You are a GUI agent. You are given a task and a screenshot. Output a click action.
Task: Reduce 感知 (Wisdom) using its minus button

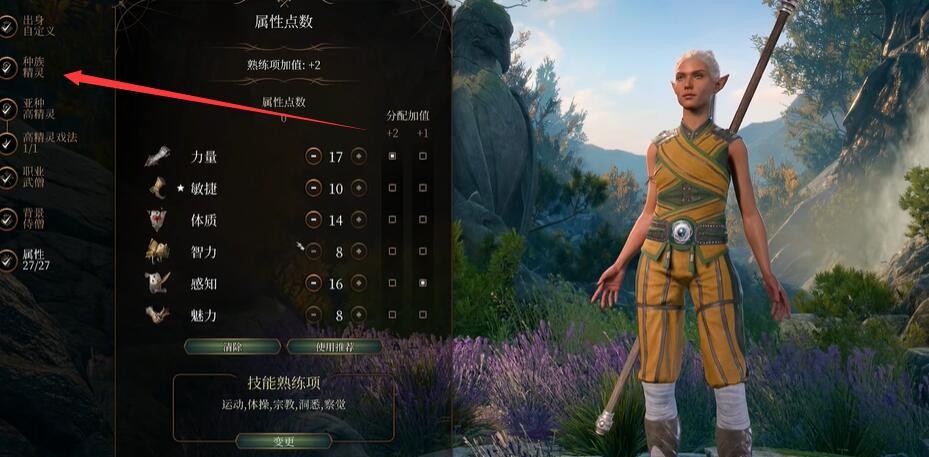314,283
